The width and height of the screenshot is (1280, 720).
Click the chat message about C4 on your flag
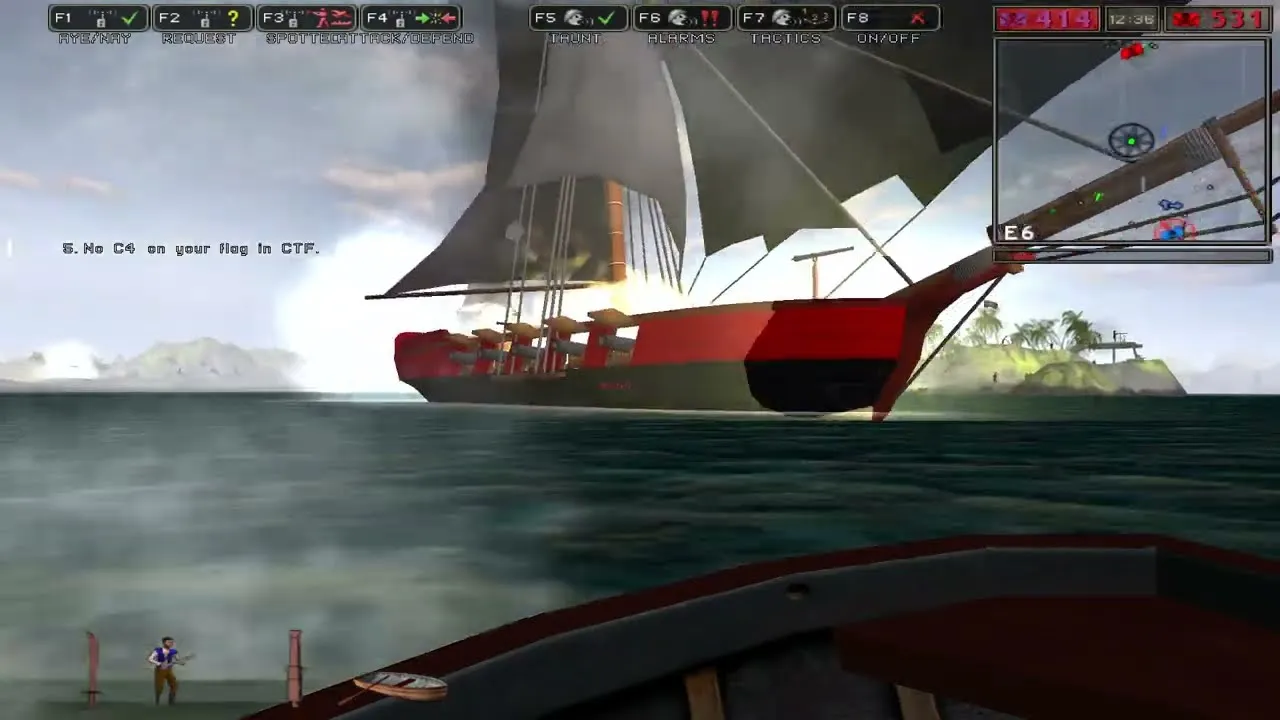pos(192,248)
